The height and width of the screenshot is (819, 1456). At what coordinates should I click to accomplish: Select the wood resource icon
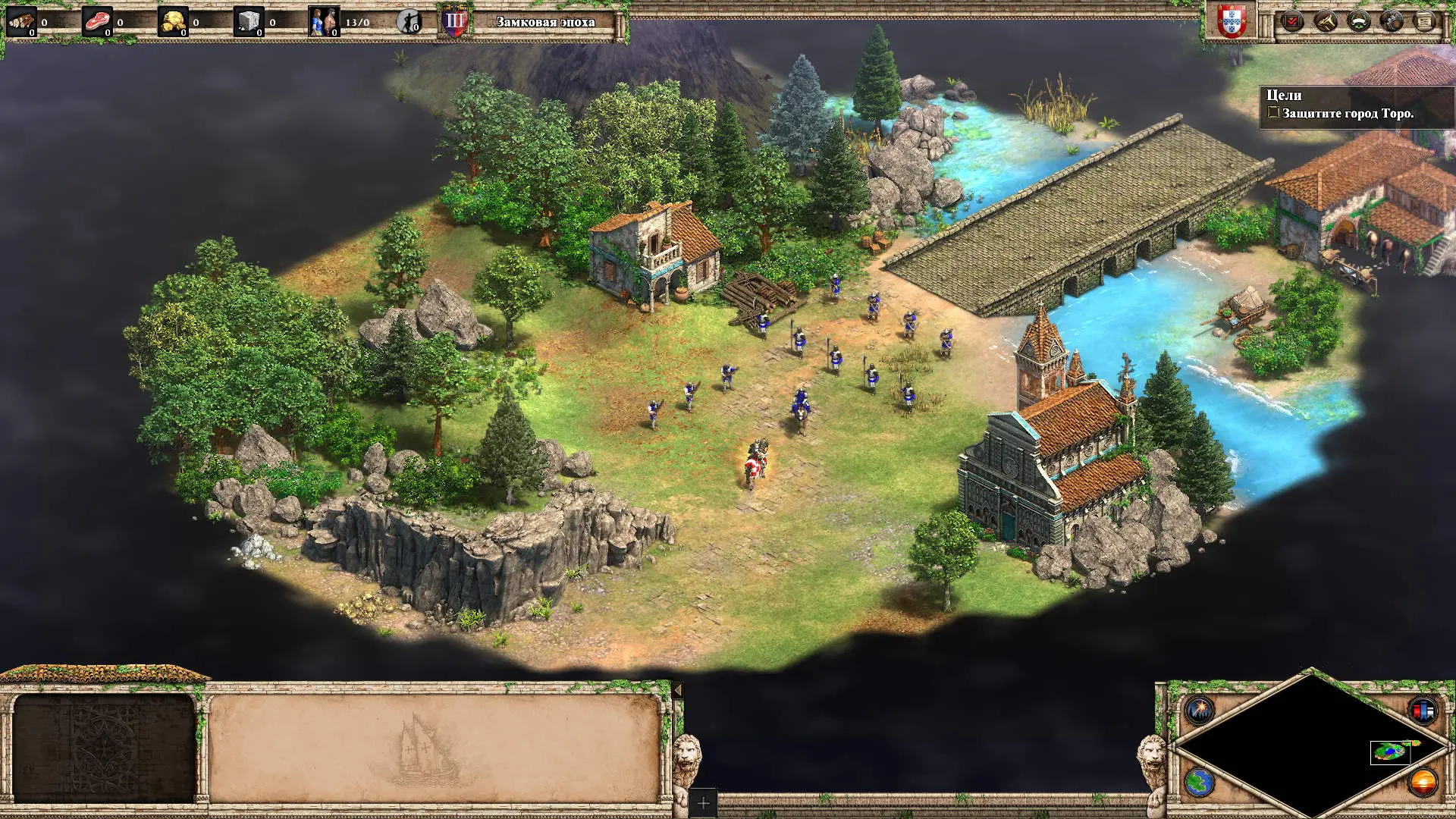point(21,22)
